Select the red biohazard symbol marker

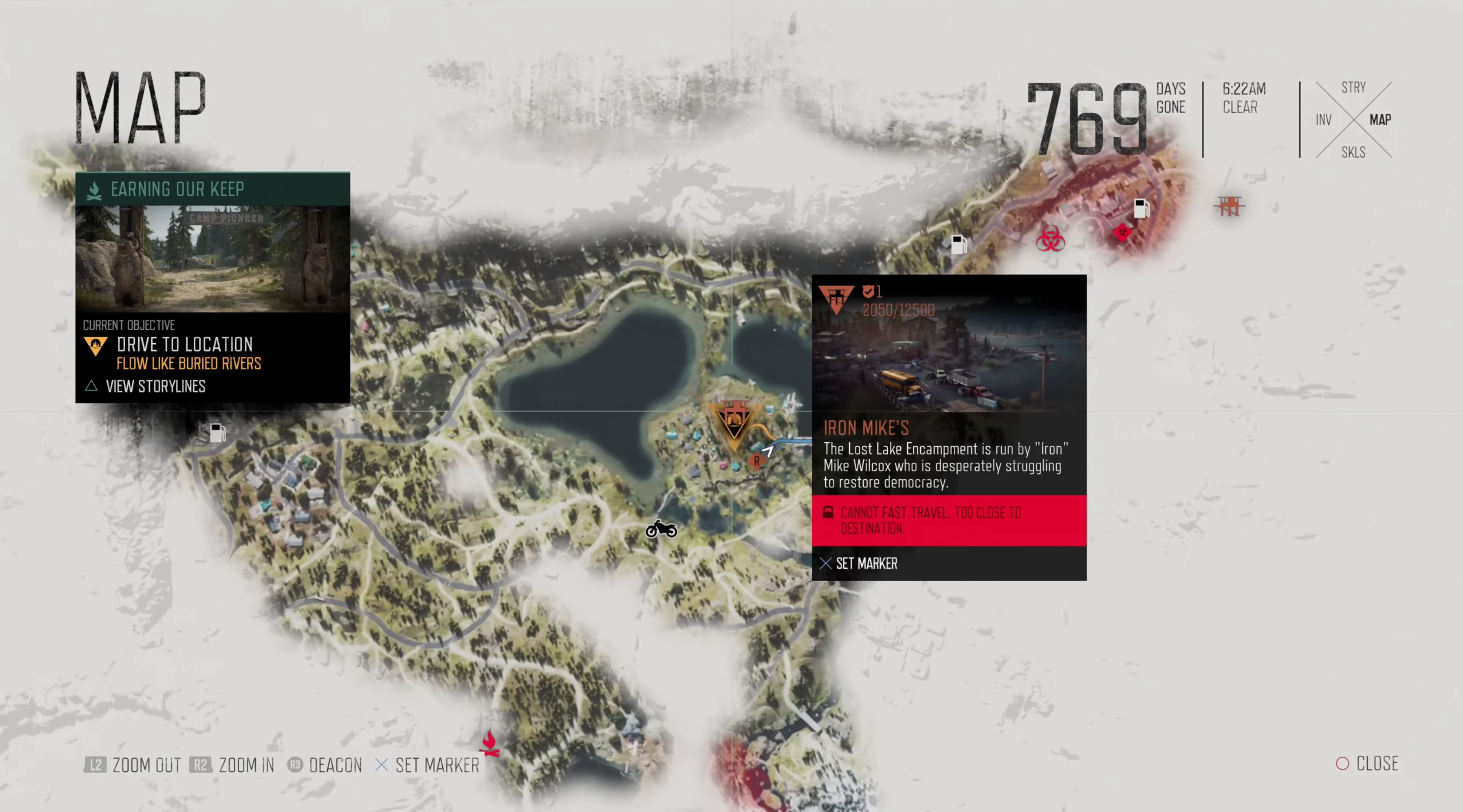pos(1049,239)
